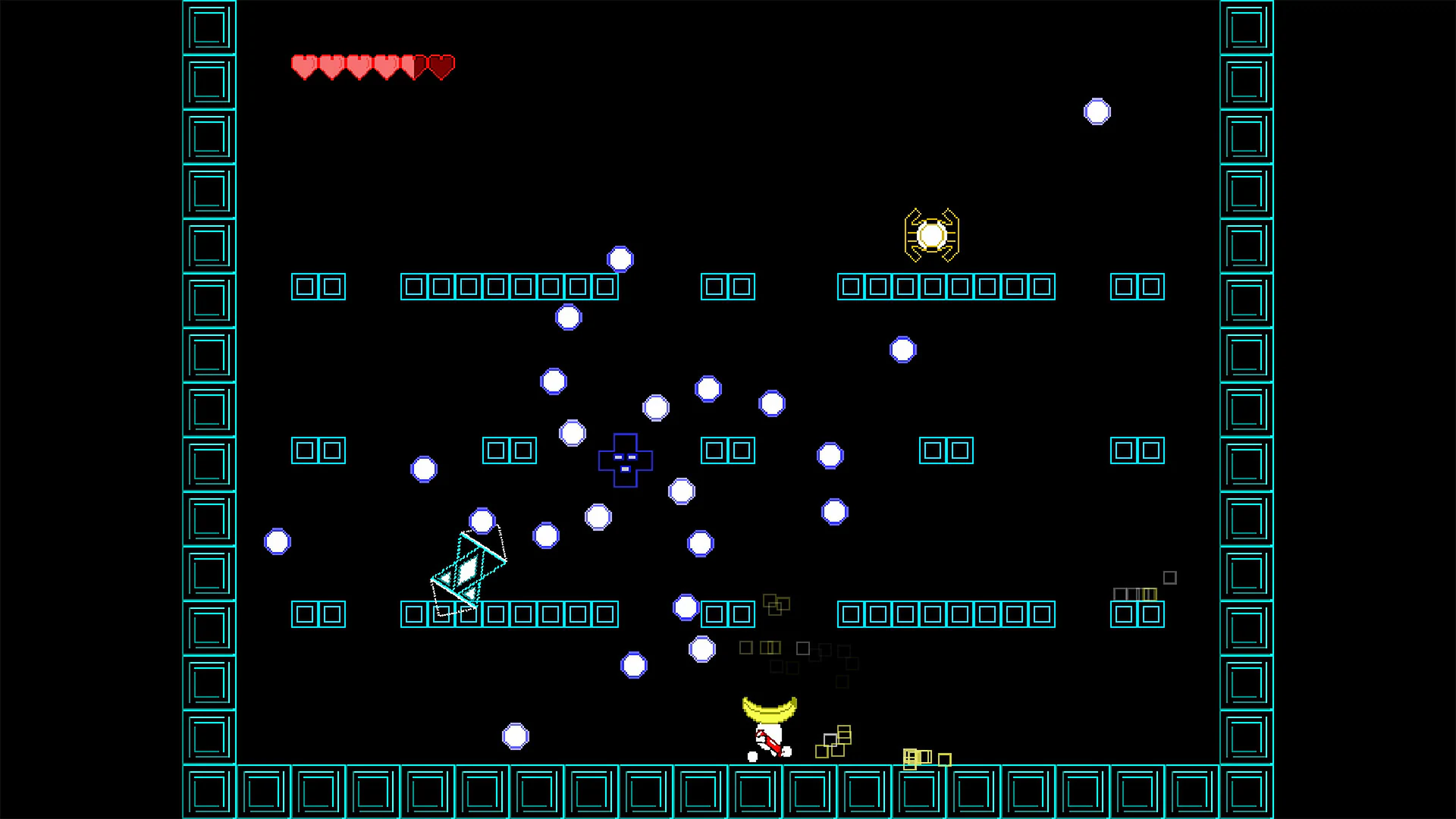Click the empty dark heart at the end

(441, 67)
